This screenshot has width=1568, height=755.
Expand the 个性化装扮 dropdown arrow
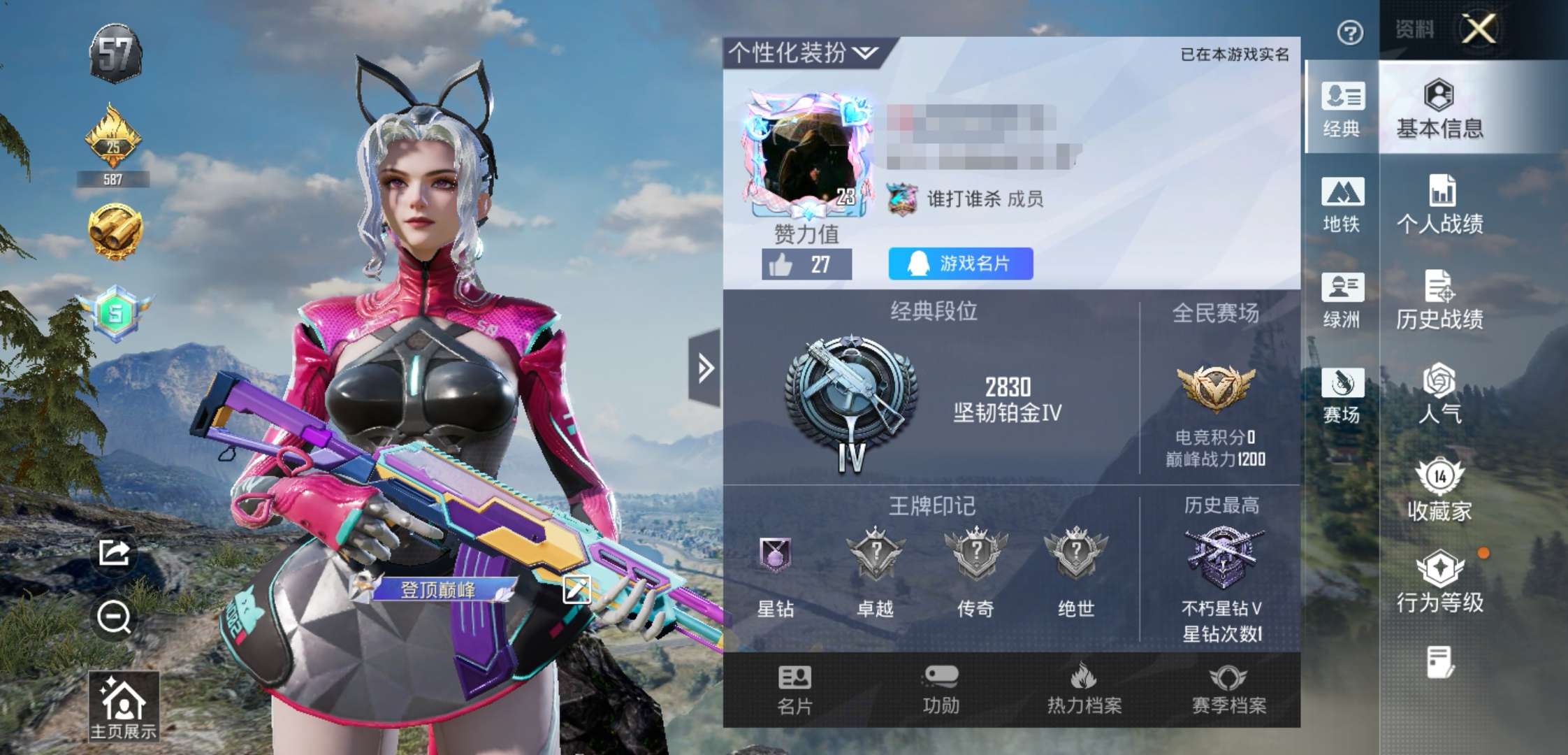pos(864,53)
